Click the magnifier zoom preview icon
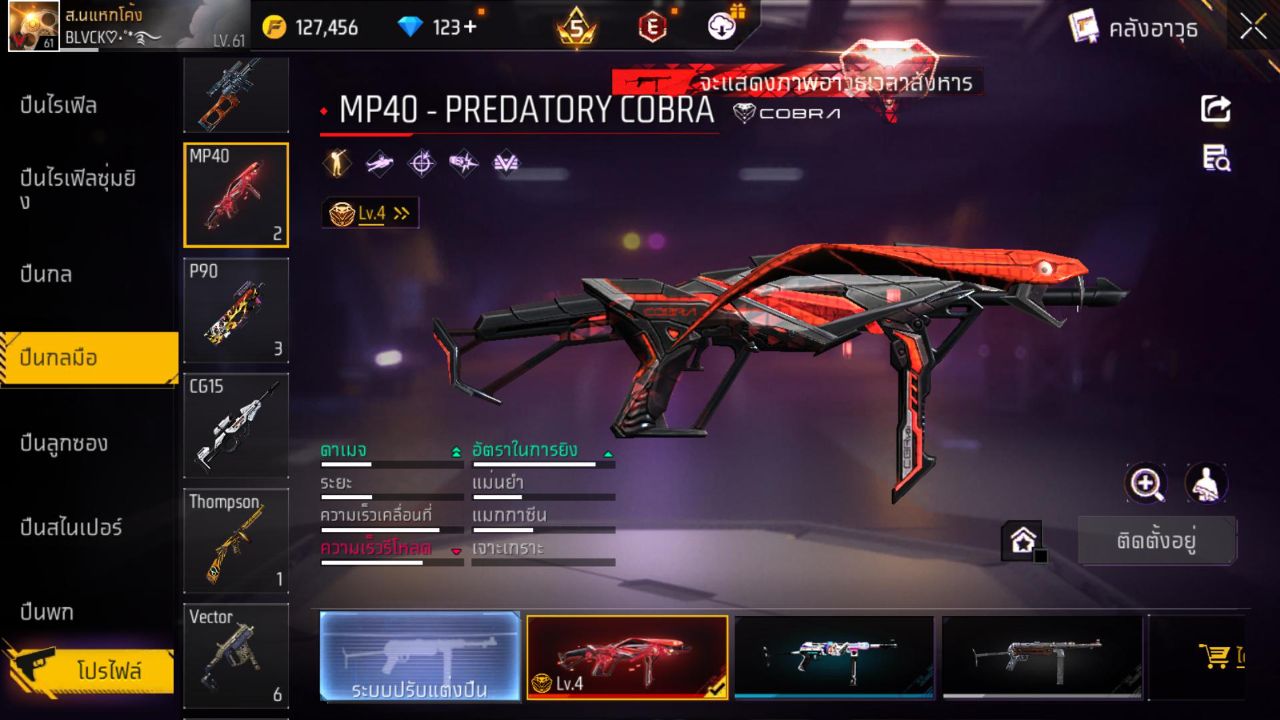 click(x=1146, y=483)
